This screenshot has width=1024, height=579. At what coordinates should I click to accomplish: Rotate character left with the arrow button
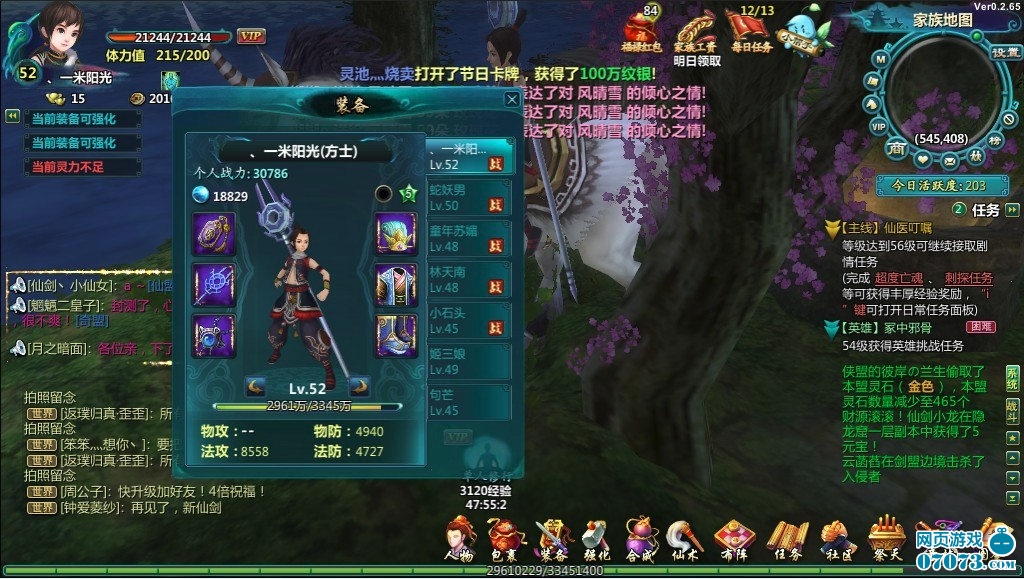coord(255,386)
